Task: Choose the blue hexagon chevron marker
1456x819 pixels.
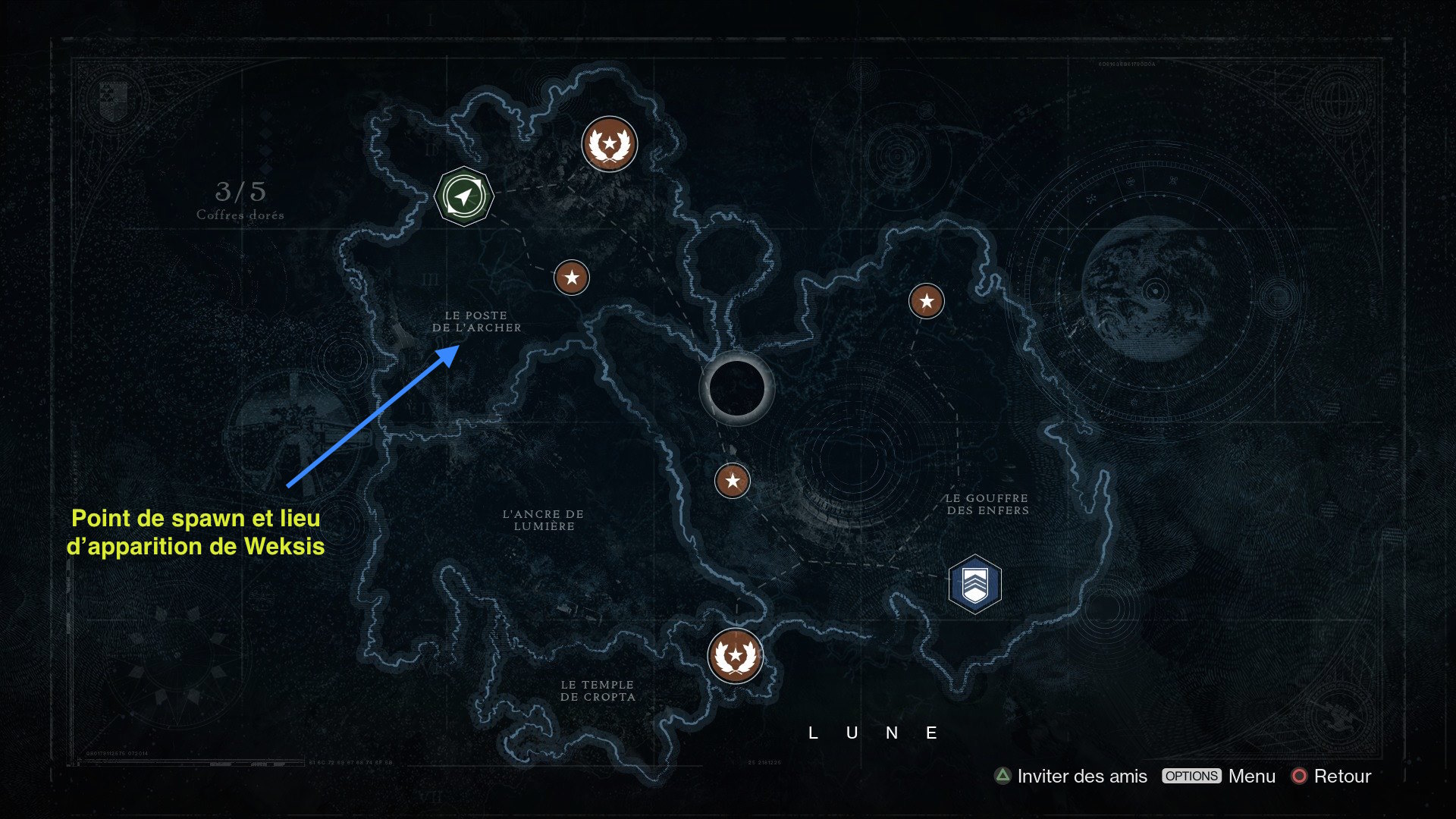Action: point(974,584)
